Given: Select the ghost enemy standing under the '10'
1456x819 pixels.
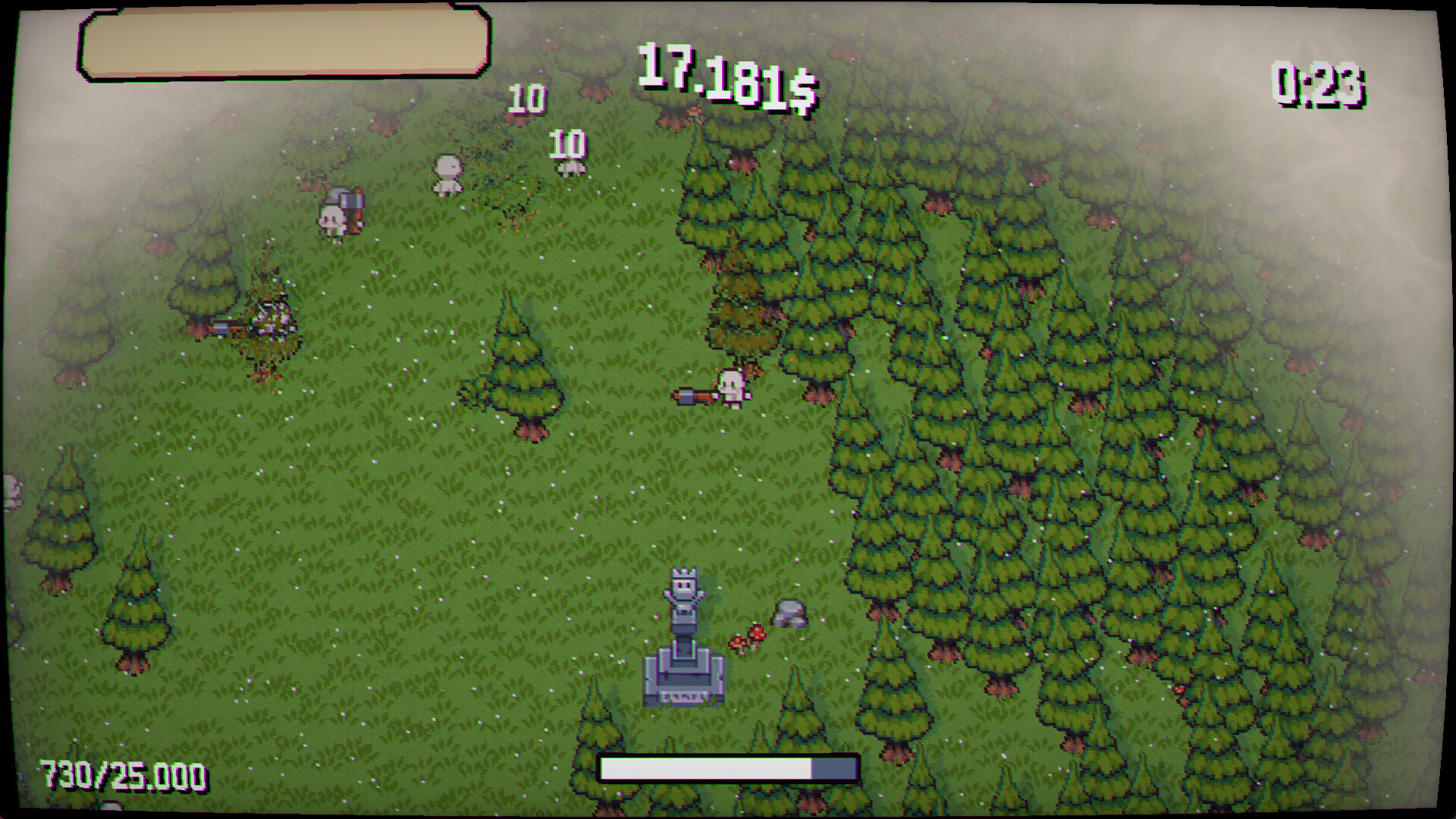Looking at the screenshot, I should pyautogui.click(x=571, y=168).
